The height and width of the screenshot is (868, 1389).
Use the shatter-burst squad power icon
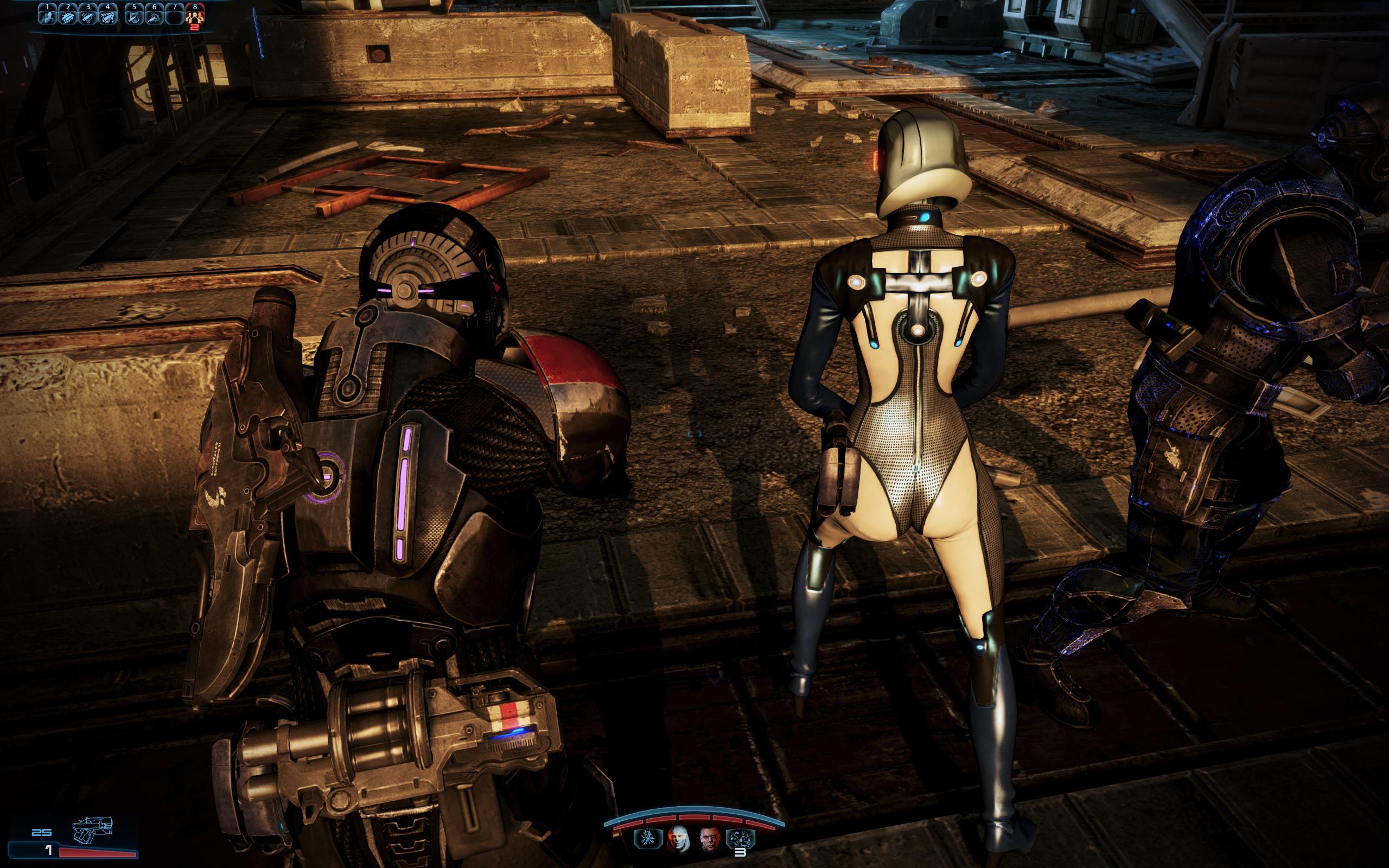(741, 839)
